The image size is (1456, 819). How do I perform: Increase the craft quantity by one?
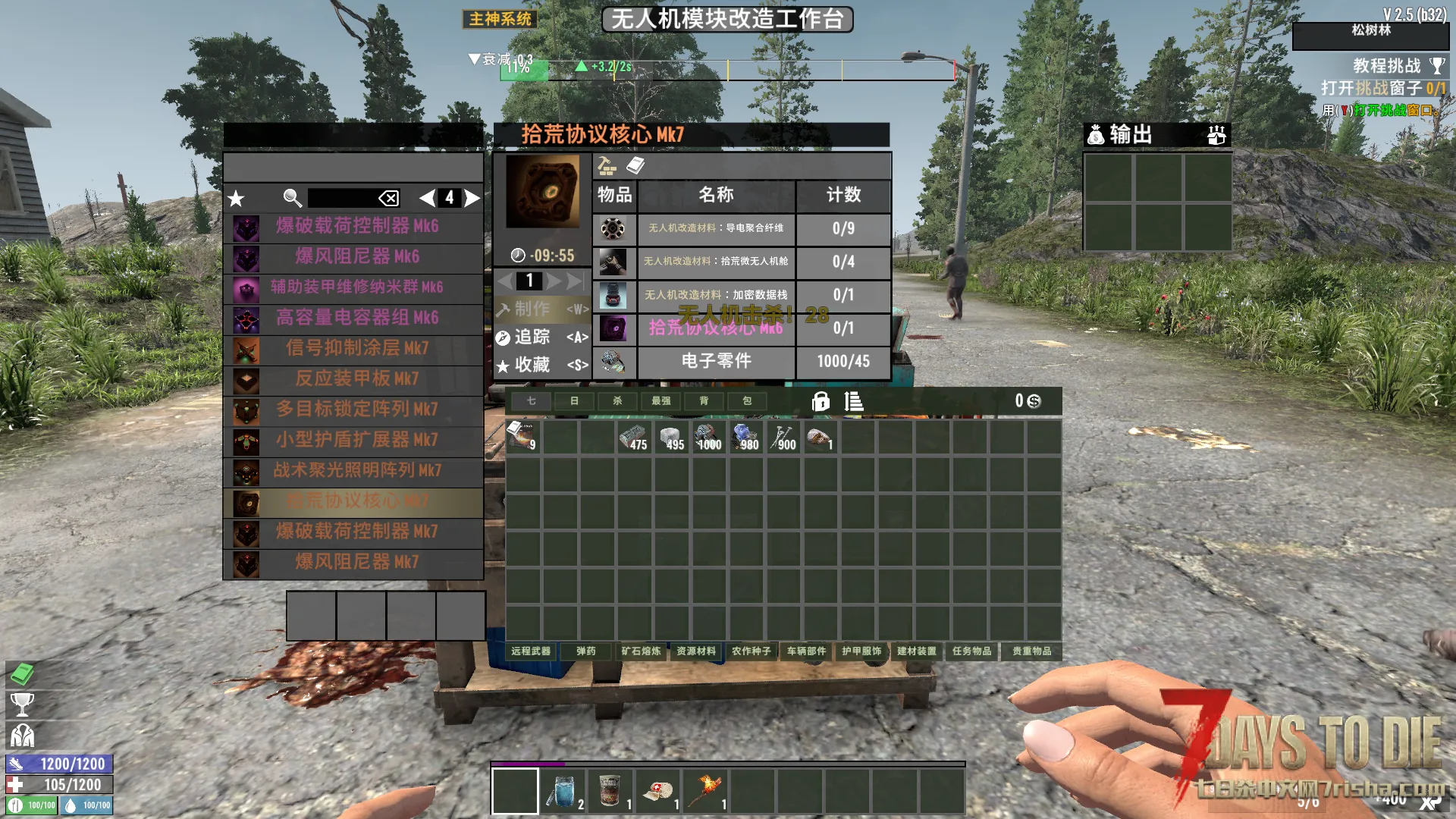coord(554,281)
